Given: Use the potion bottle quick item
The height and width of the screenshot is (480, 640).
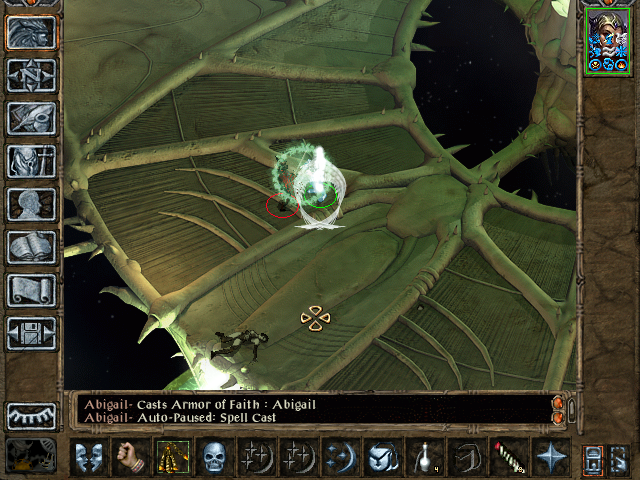Looking at the screenshot, I should click(425, 457).
